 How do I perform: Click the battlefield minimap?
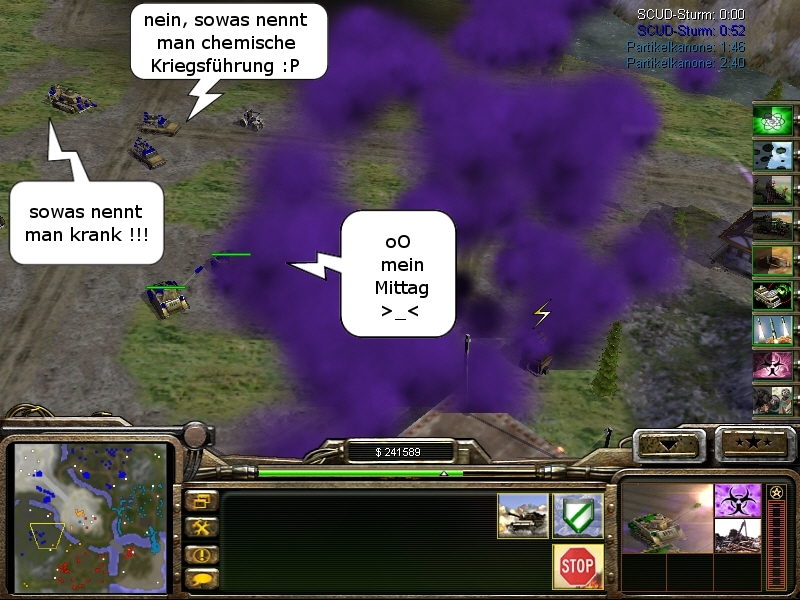click(x=88, y=514)
